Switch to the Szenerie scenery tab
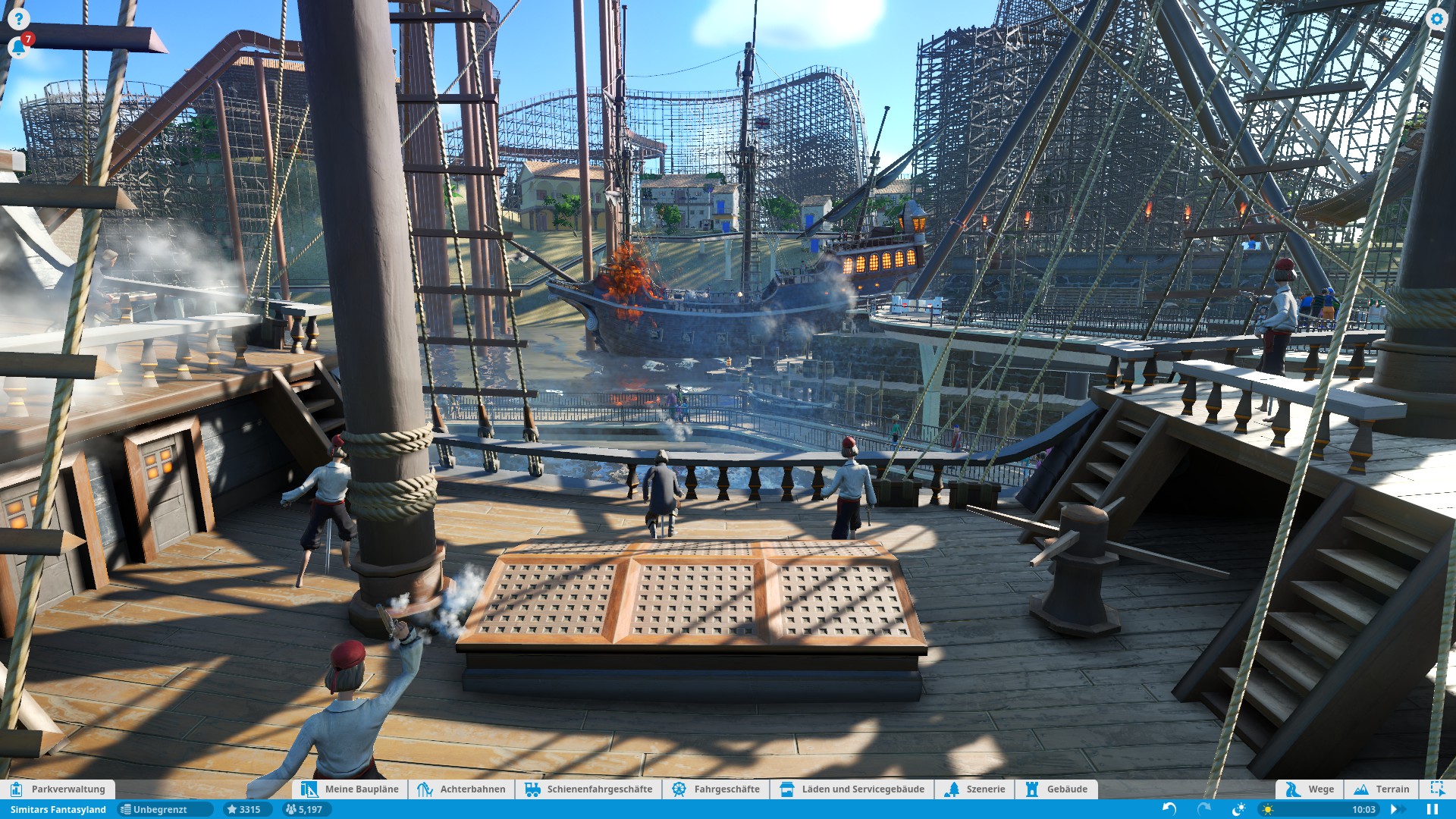This screenshot has width=1456, height=819. click(x=975, y=789)
